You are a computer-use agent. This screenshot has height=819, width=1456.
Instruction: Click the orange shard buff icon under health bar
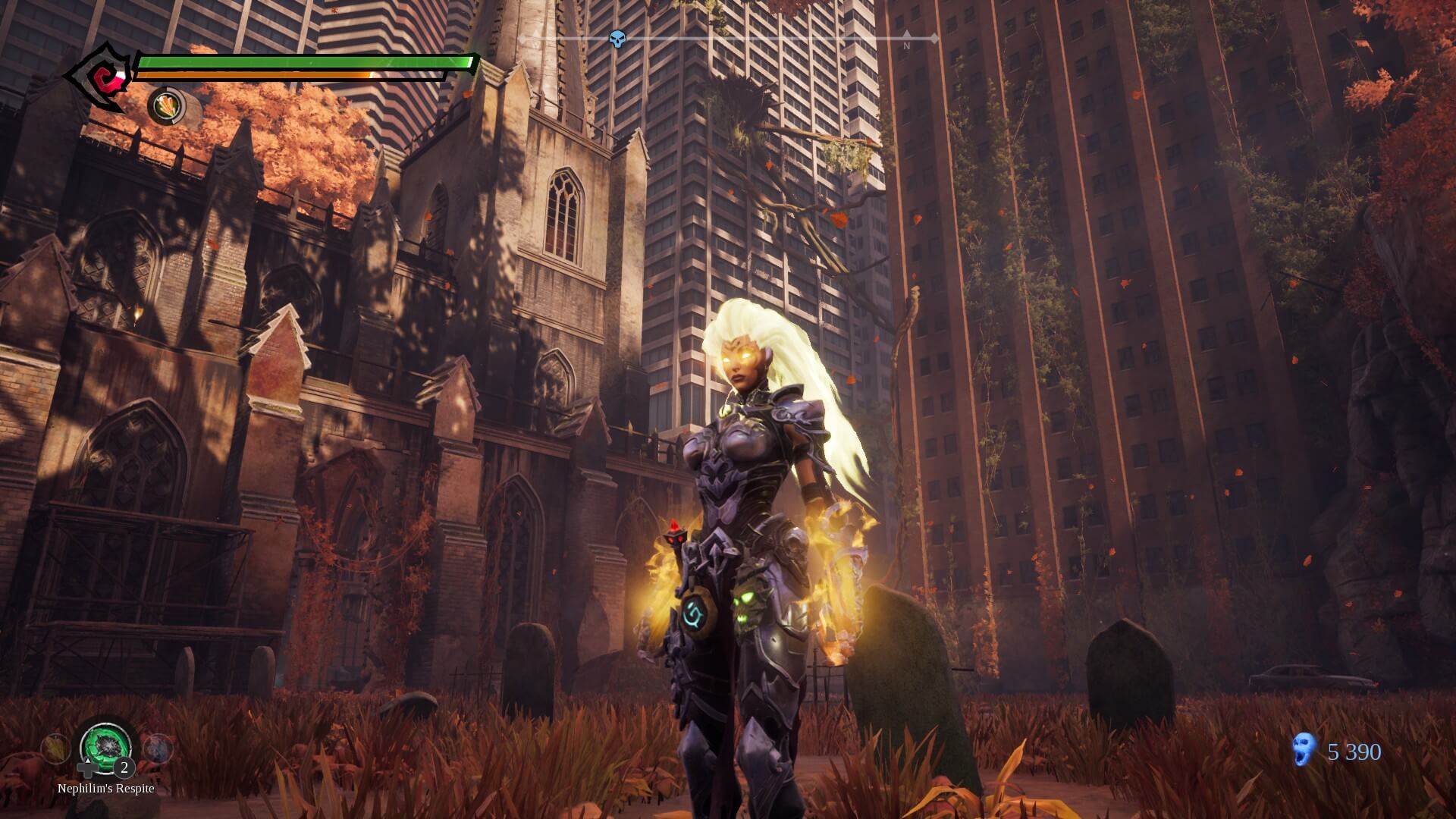tap(166, 105)
